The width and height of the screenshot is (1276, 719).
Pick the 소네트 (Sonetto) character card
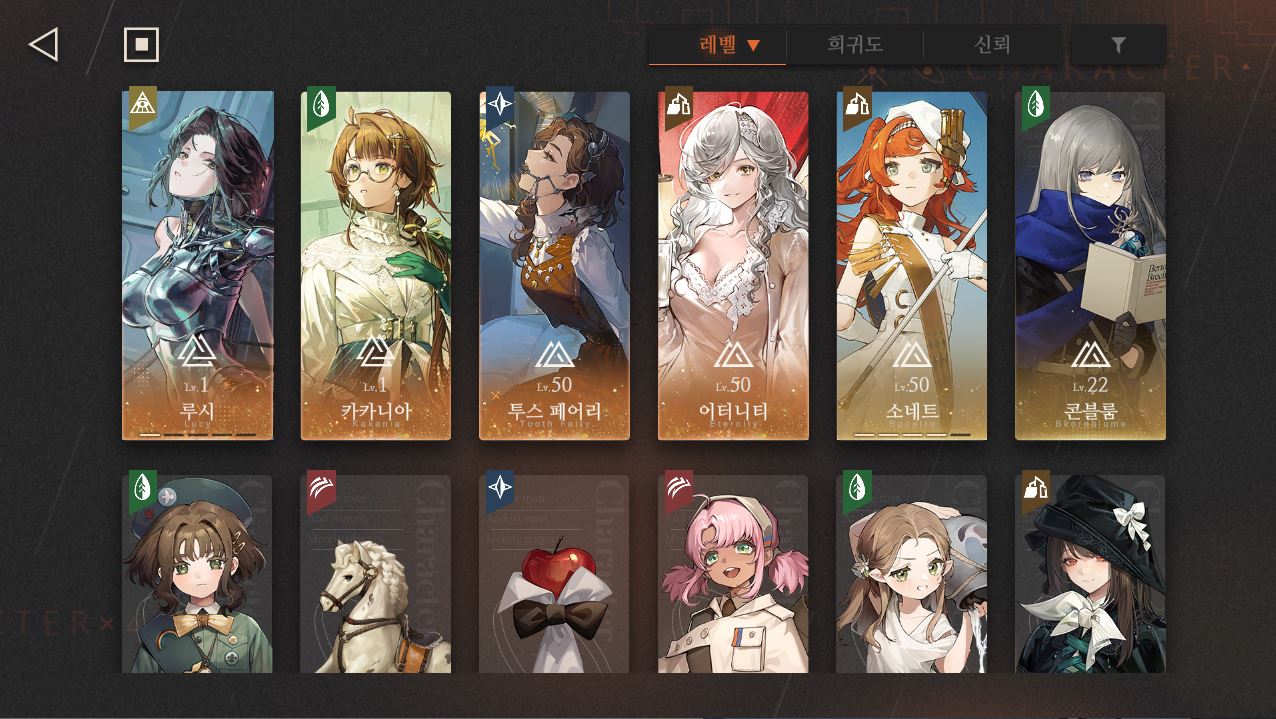point(911,266)
